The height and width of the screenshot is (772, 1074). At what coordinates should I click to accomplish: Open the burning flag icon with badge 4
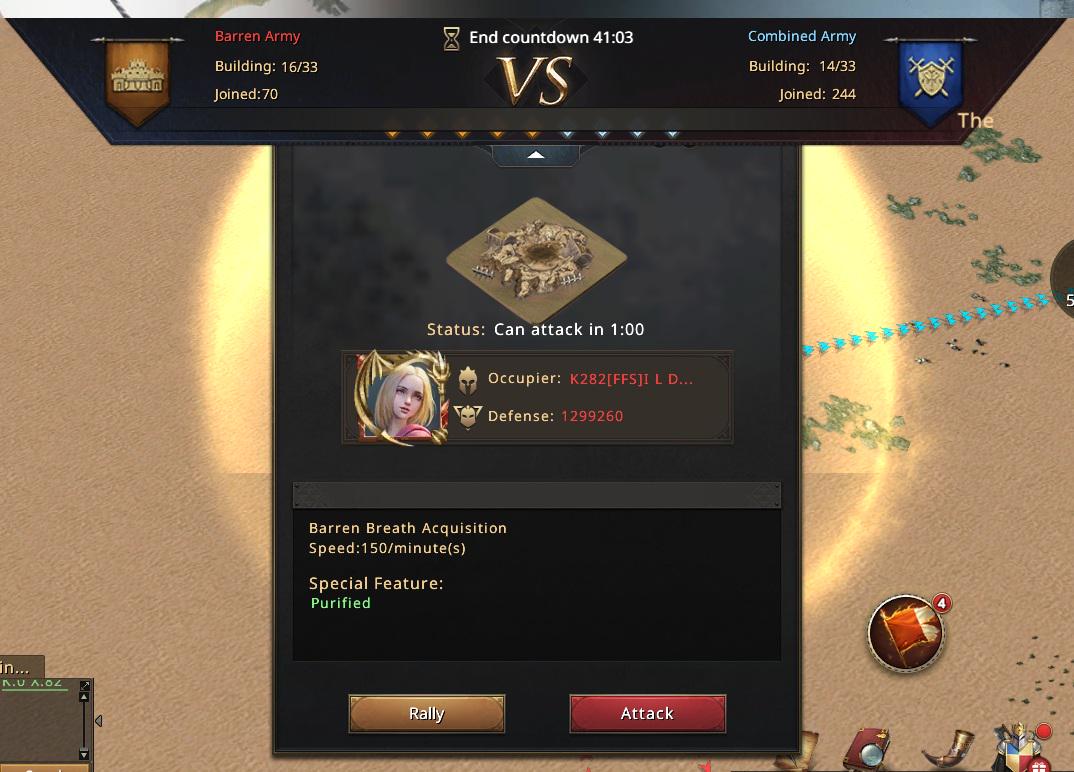coord(906,631)
